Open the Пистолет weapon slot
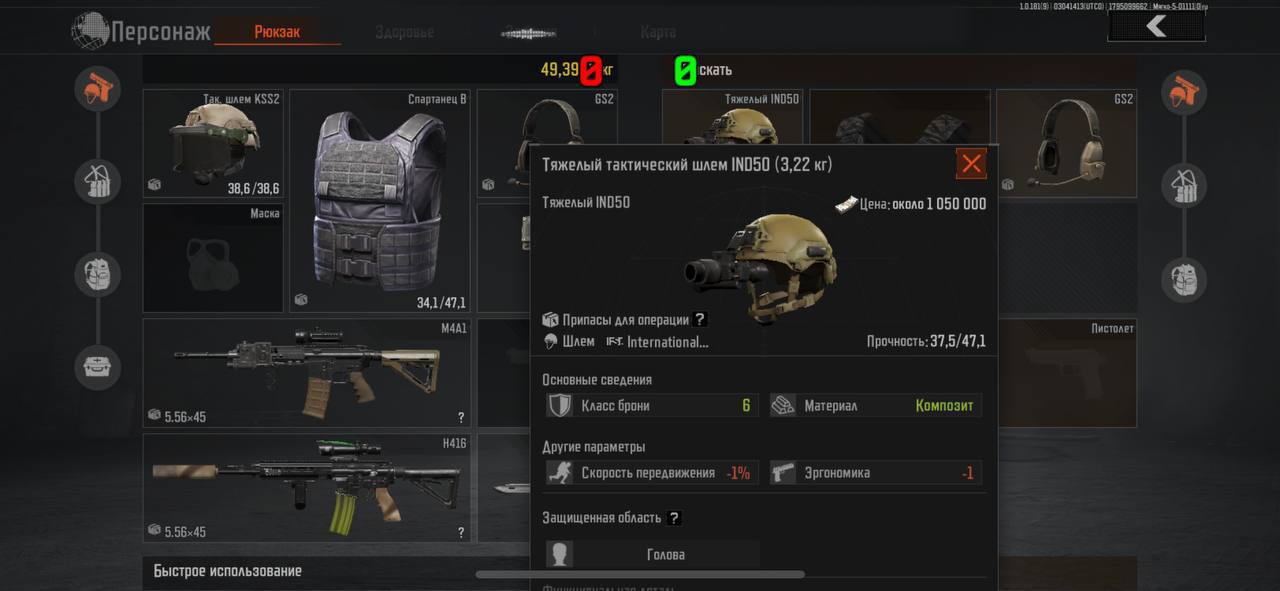 1067,373
